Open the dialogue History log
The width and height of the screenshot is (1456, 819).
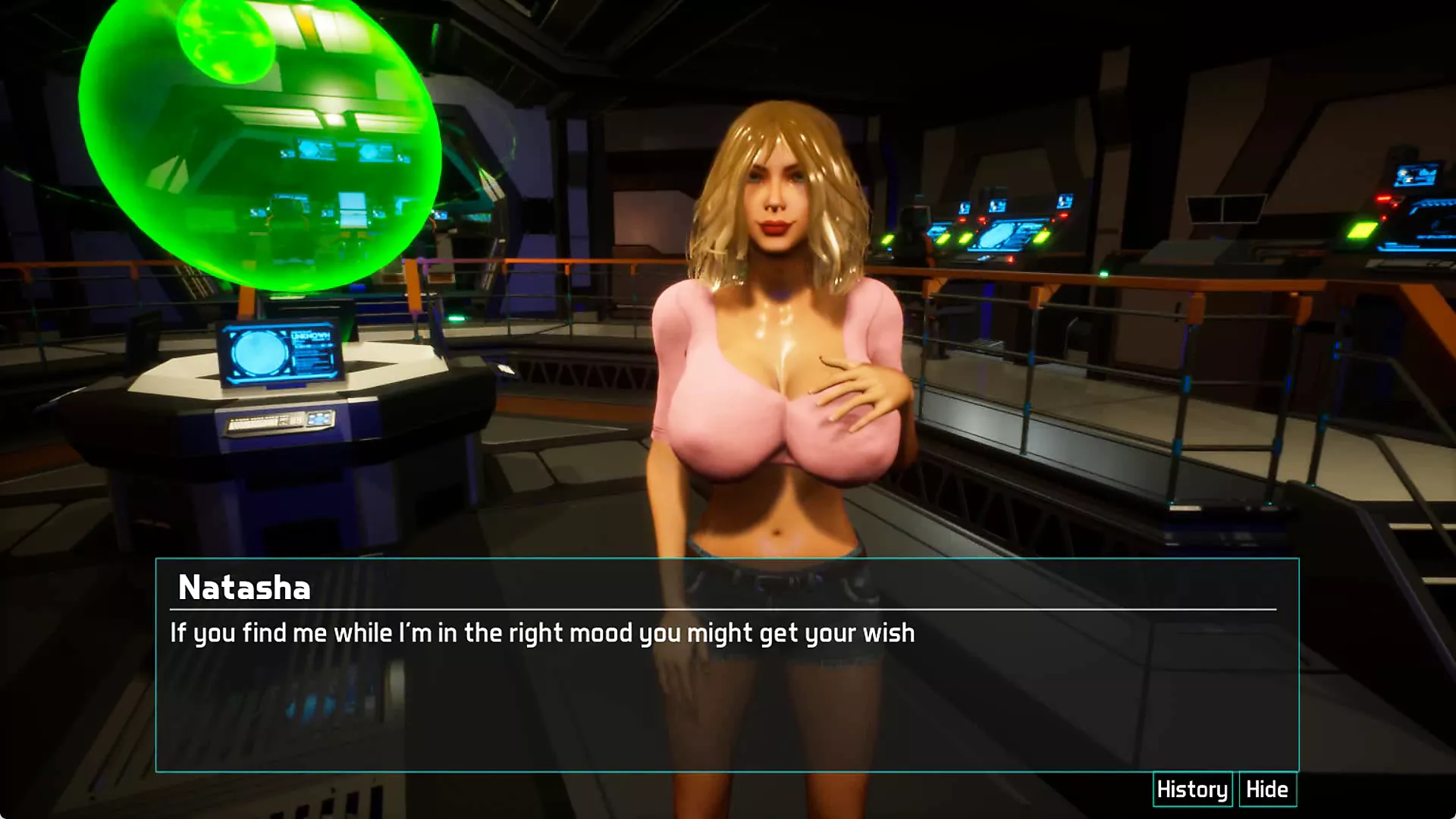1192,789
